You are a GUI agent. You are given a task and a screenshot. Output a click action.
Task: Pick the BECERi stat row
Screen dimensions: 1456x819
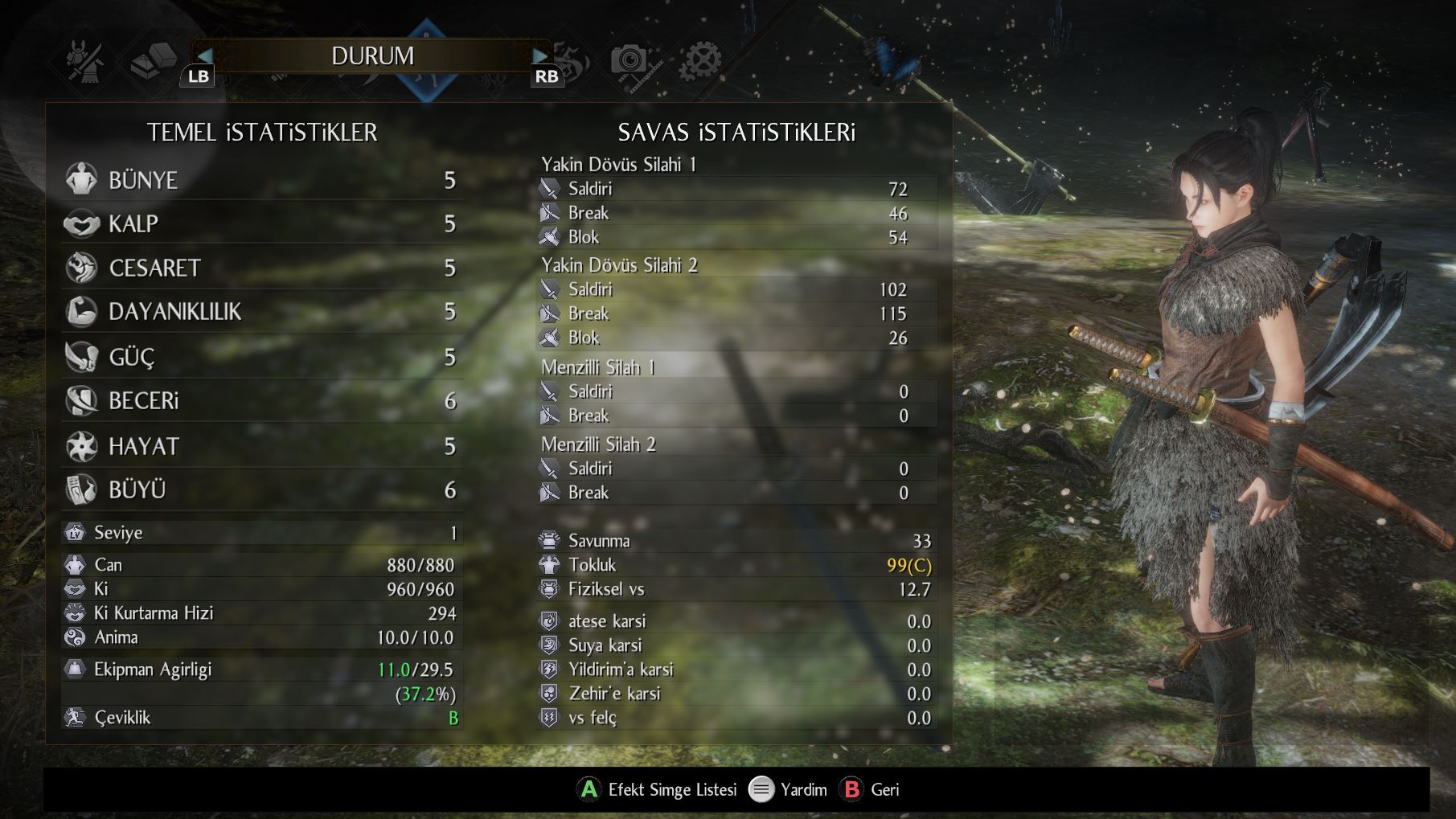[x=261, y=400]
